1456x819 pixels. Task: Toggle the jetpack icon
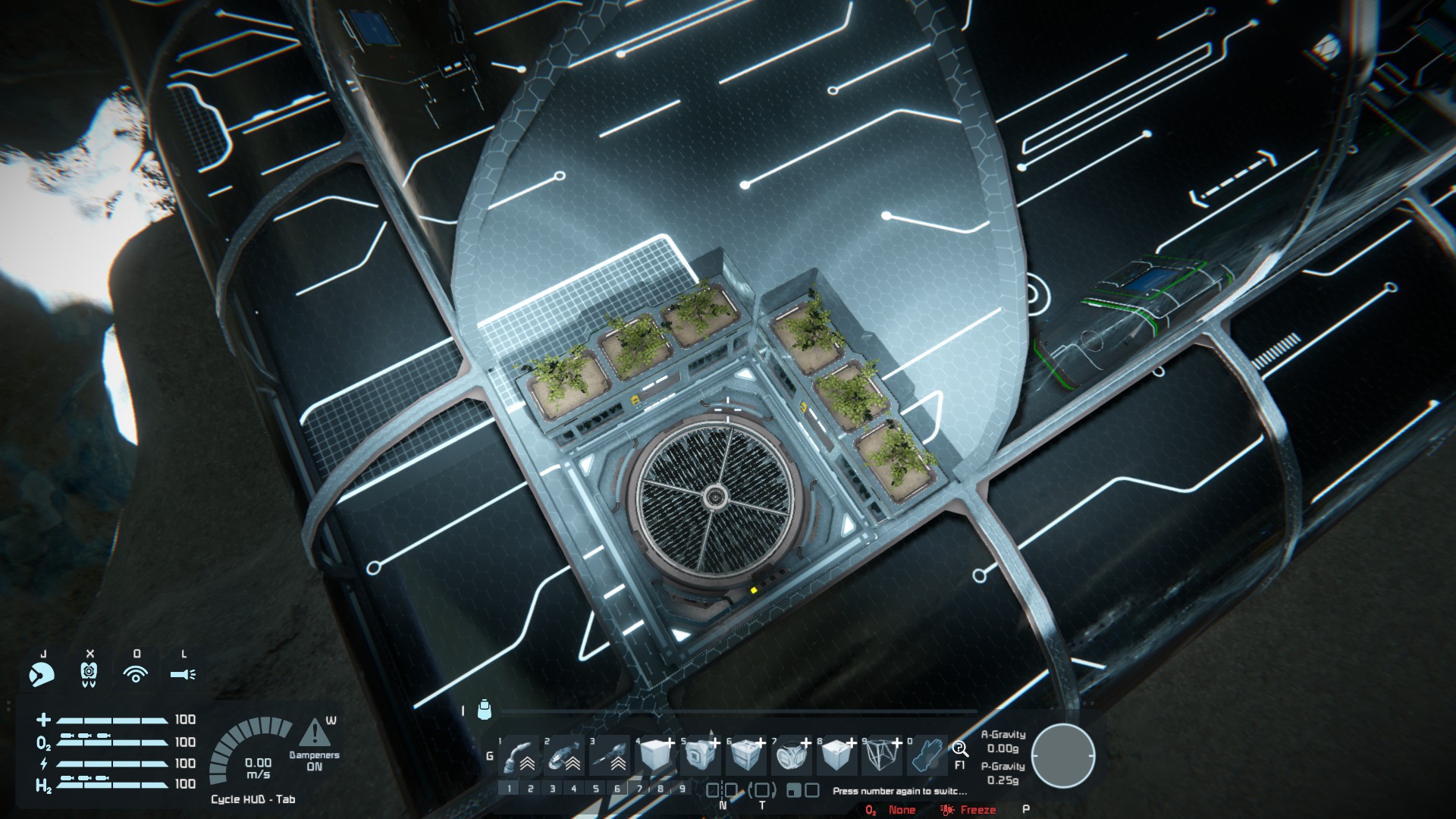(89, 673)
